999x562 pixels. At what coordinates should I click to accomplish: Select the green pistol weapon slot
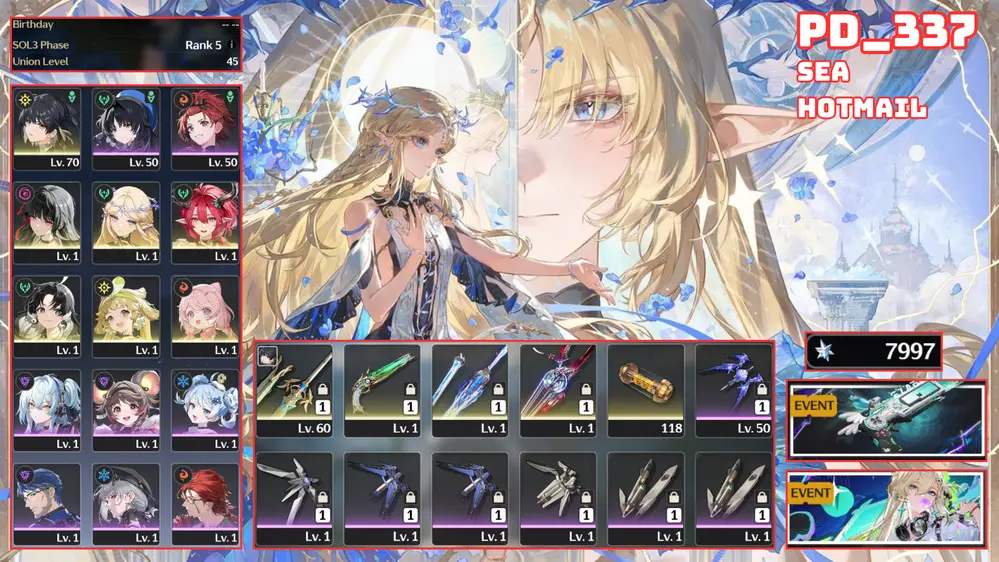[x=382, y=390]
